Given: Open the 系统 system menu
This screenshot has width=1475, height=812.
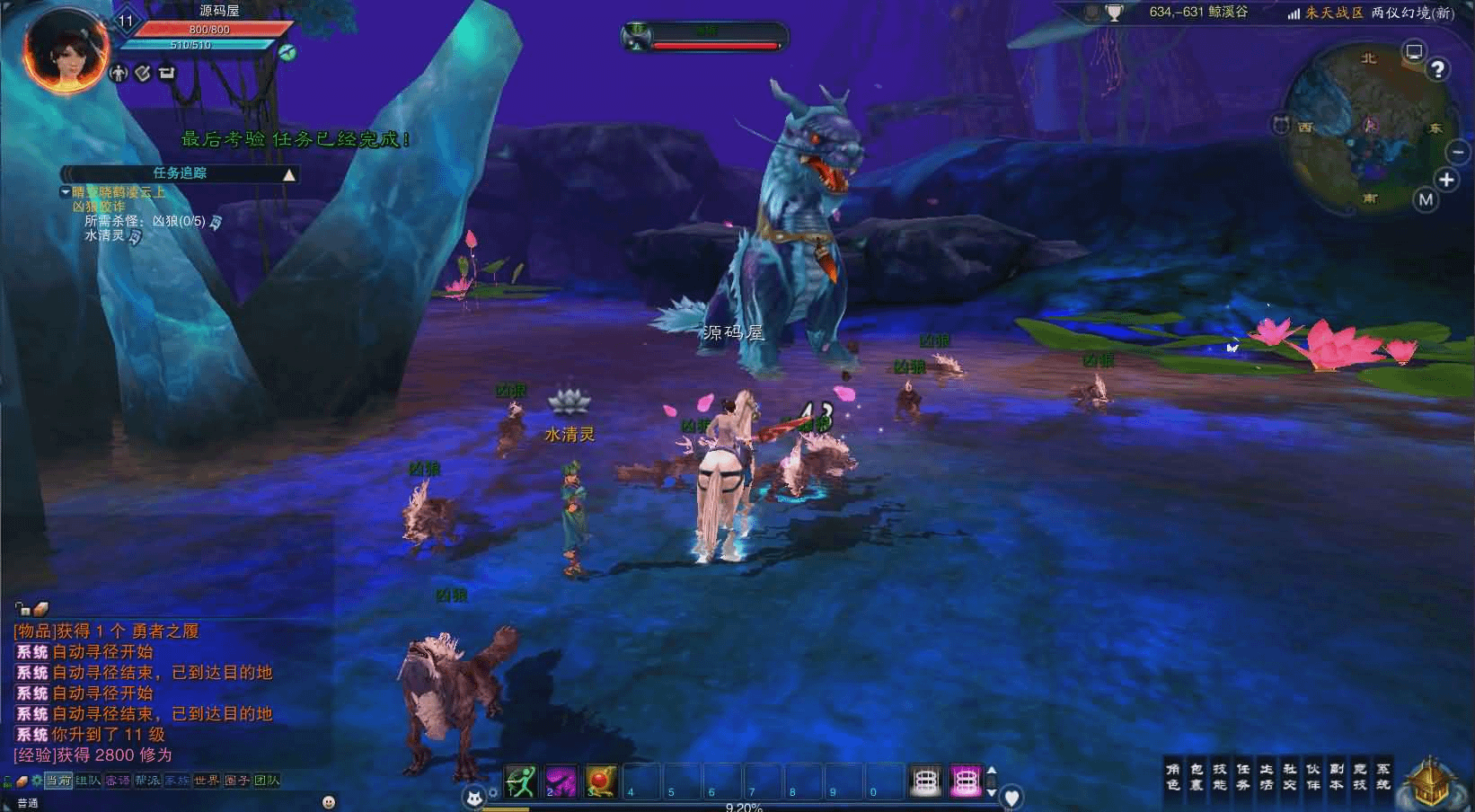Looking at the screenshot, I should pos(1383,777).
